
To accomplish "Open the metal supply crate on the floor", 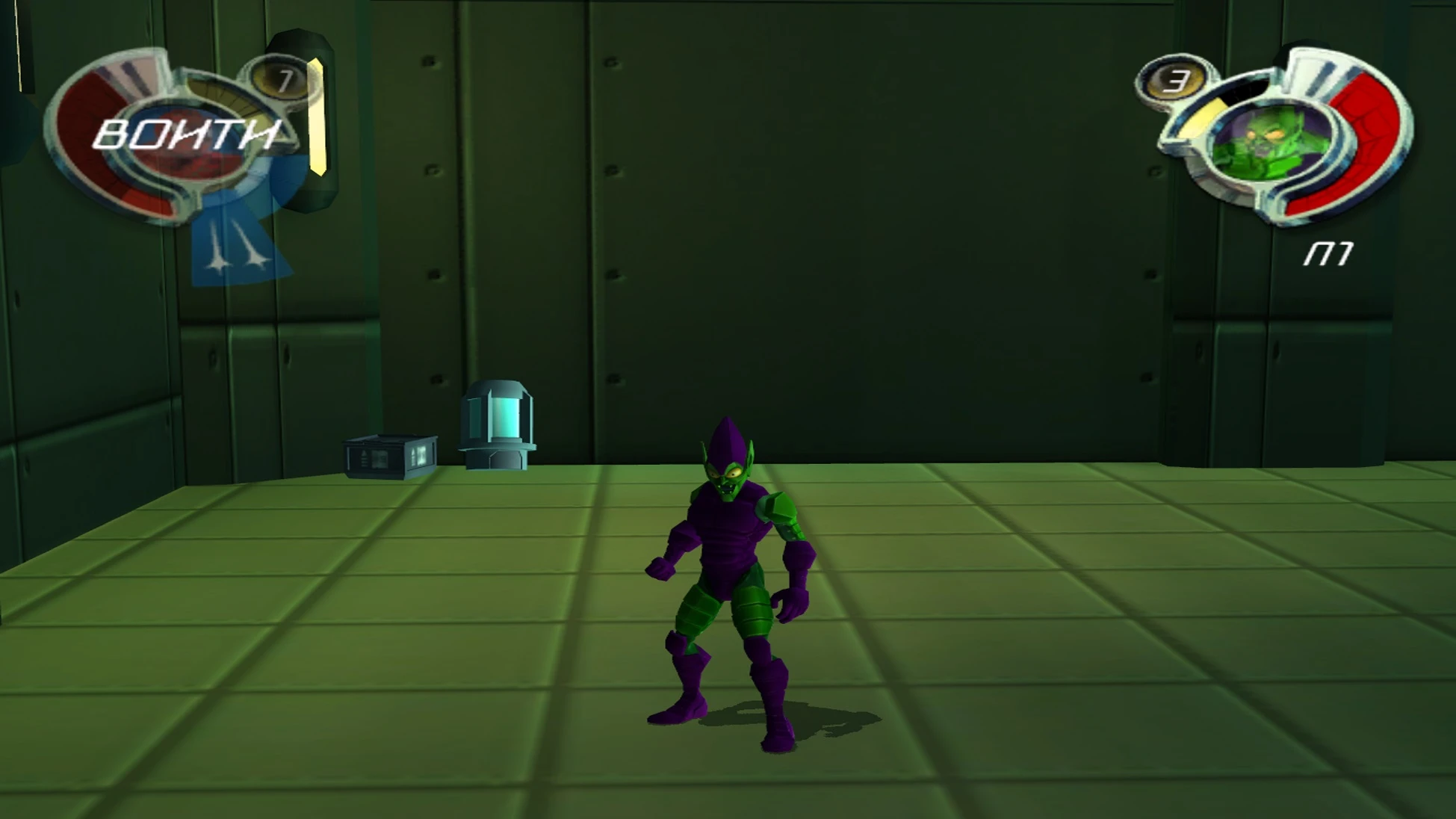I will click(390, 458).
